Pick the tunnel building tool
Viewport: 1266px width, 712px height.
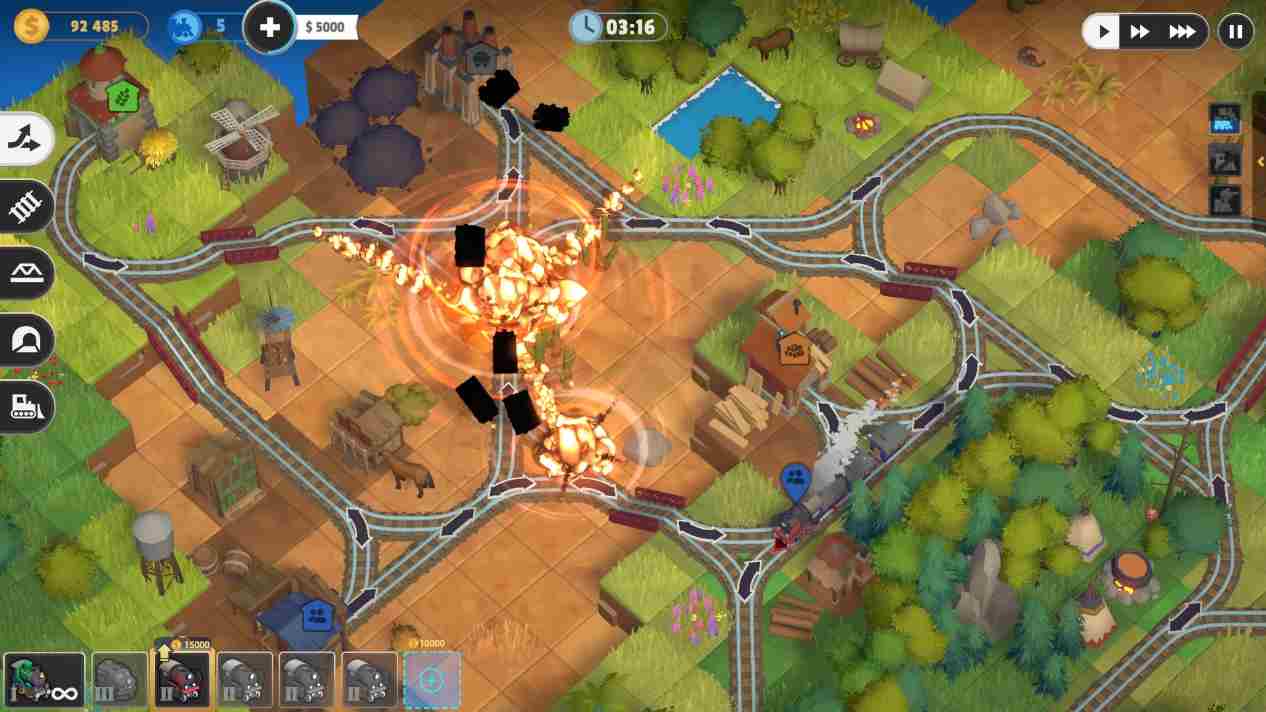pyautogui.click(x=24, y=340)
